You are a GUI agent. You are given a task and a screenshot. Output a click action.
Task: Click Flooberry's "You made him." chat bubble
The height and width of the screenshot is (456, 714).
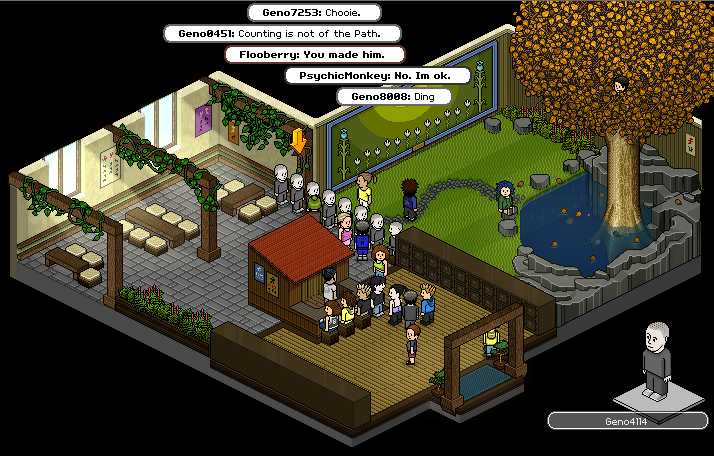coord(315,54)
